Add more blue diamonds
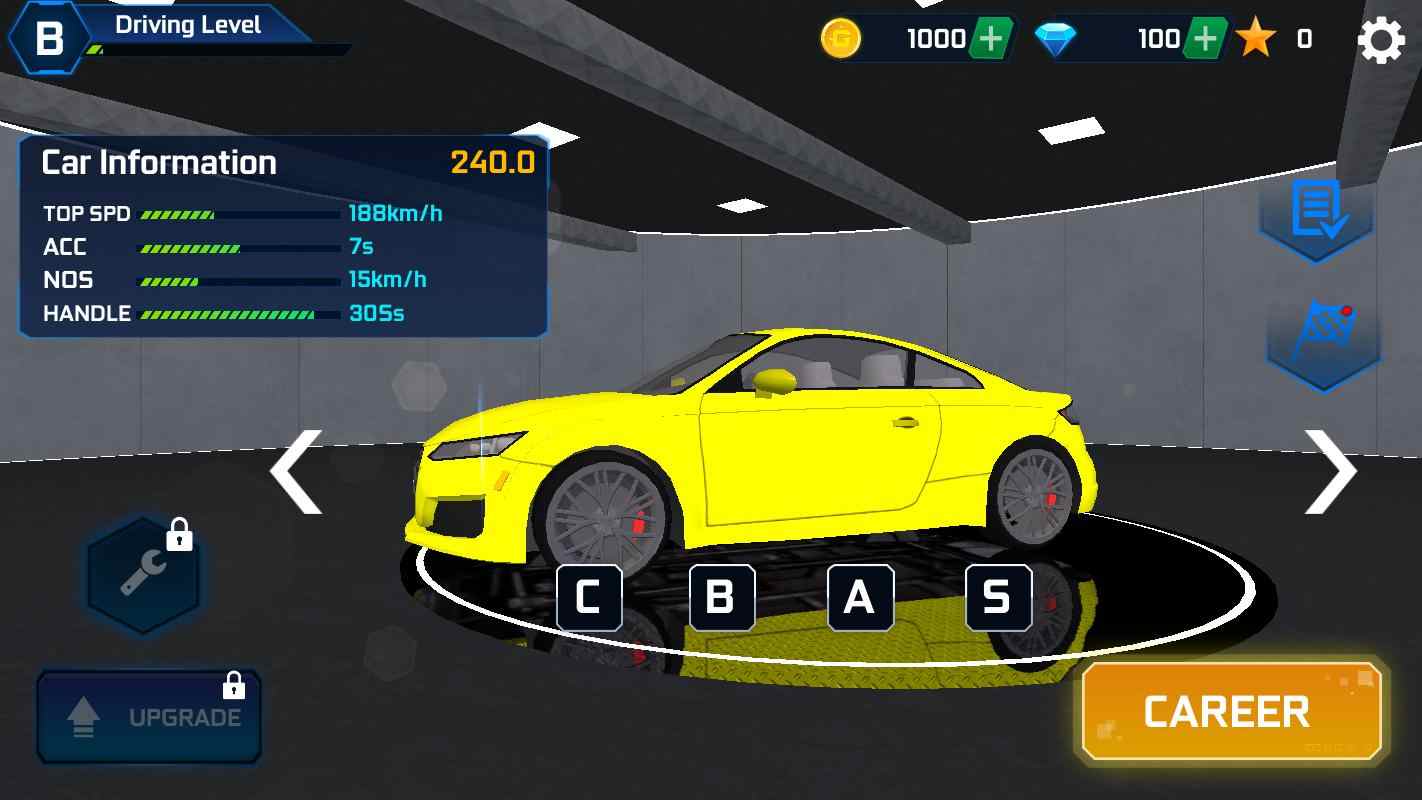 point(1206,39)
